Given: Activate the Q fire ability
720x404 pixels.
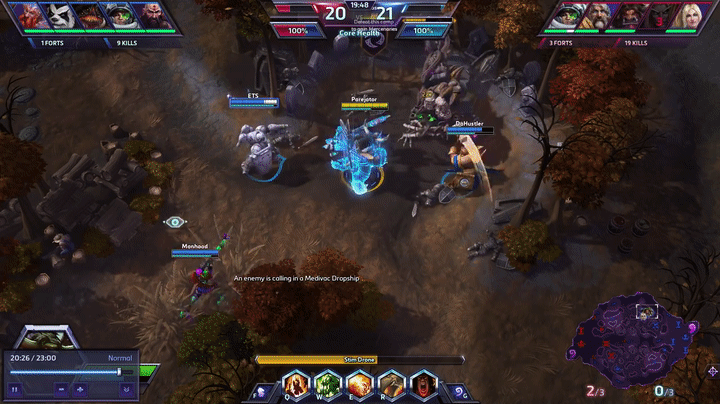Looking at the screenshot, I should coord(295,384).
